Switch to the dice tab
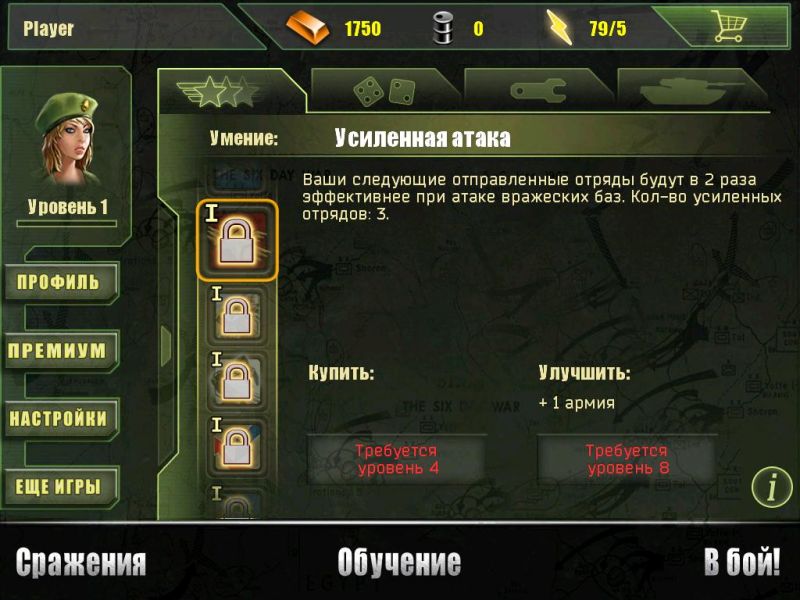 (x=385, y=91)
